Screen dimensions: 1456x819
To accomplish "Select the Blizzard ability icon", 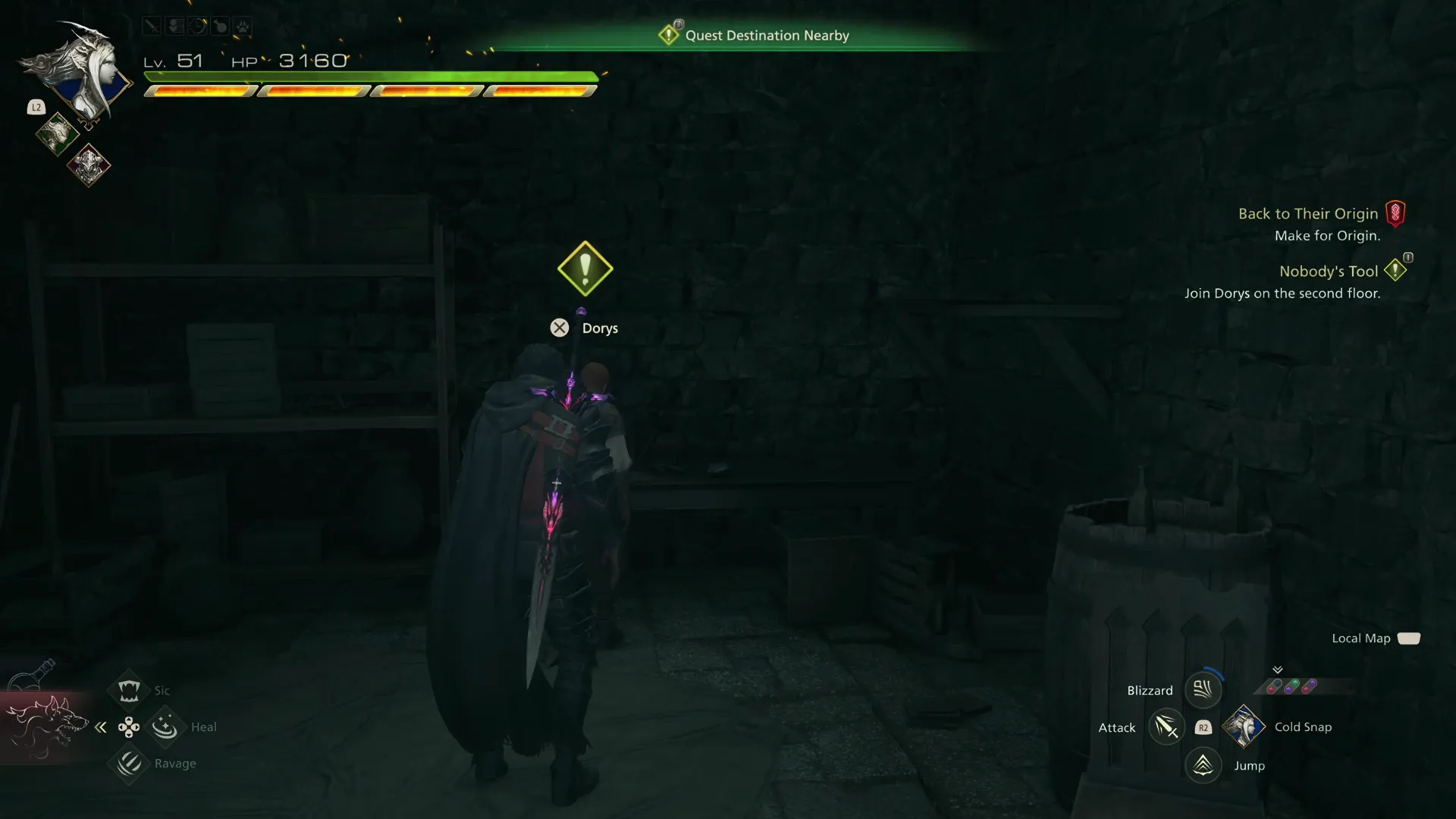I will click(x=1202, y=689).
